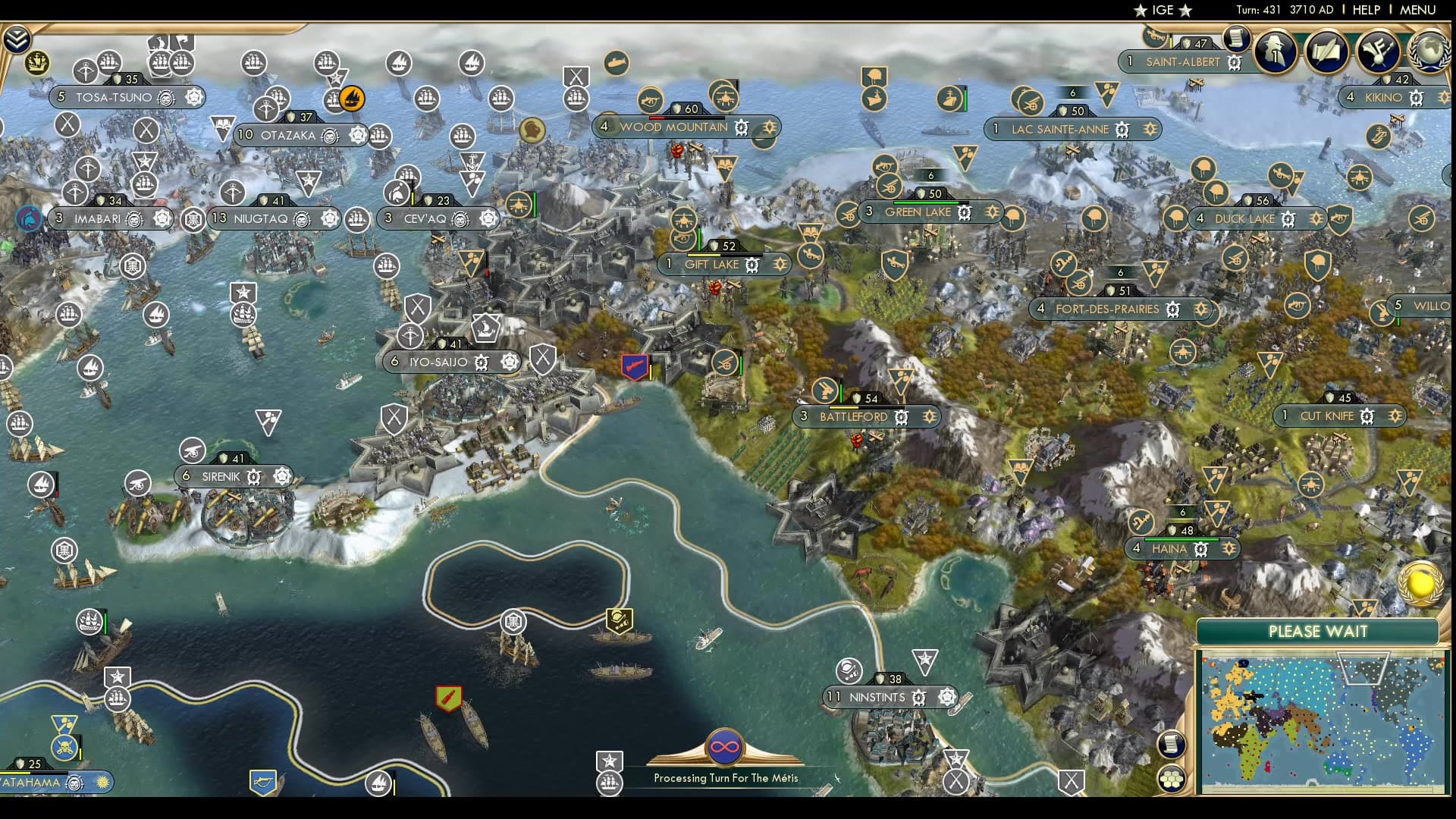Launch the IGE in-game editor
Viewport: 1456px width, 819px height.
tap(1163, 10)
